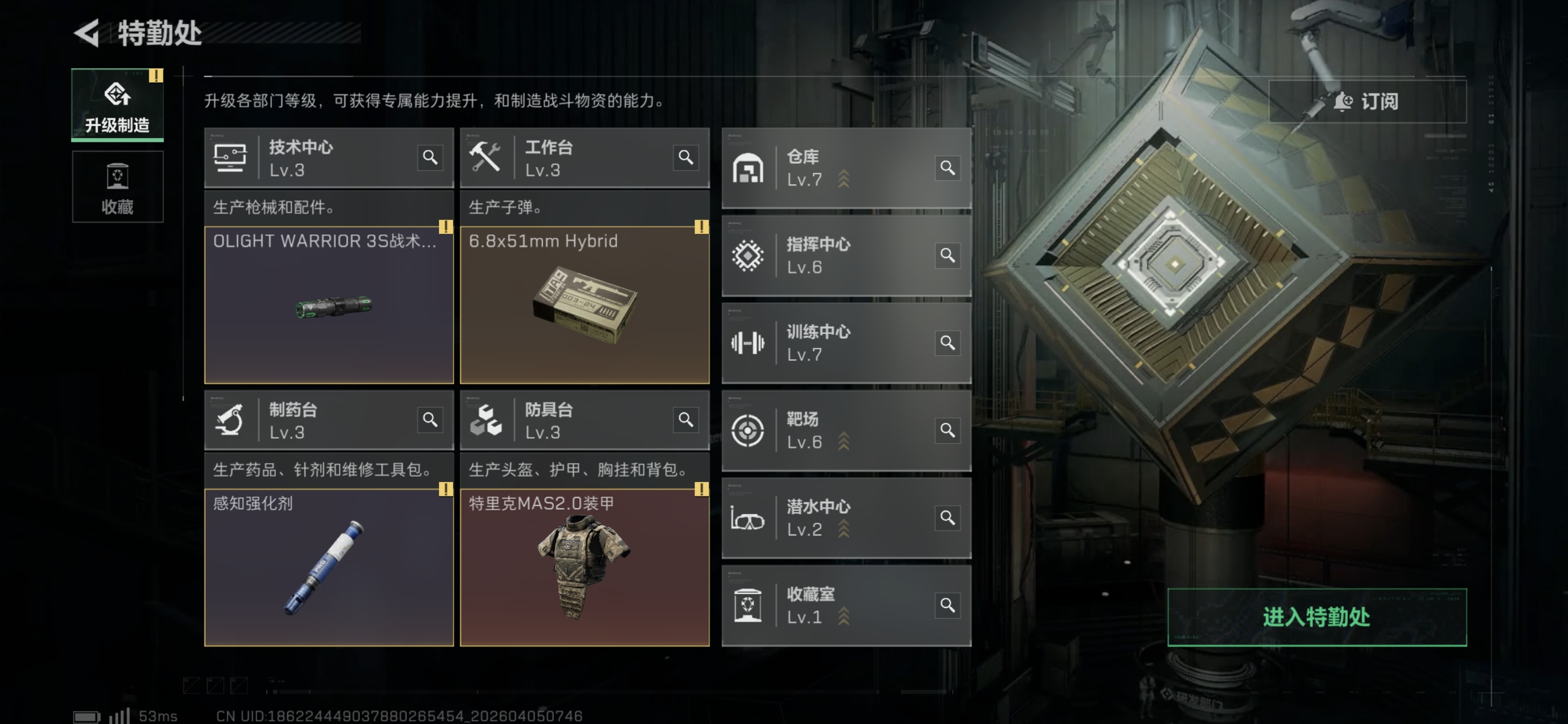This screenshot has width=1568, height=724.
Task: Pick the 特里克MAS2.0装甲 armor item
Action: (x=584, y=567)
